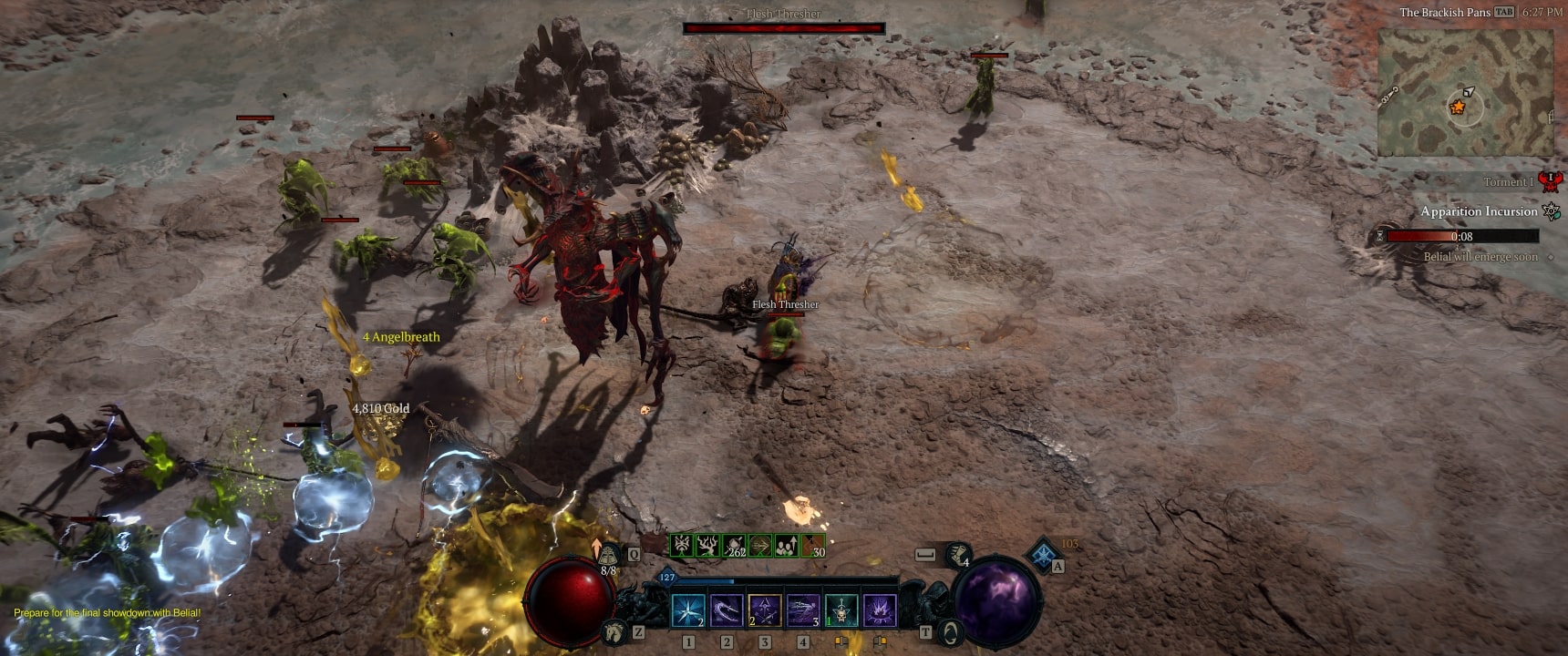Use the healing potion icon
The image size is (1568, 656).
pyautogui.click(x=608, y=555)
